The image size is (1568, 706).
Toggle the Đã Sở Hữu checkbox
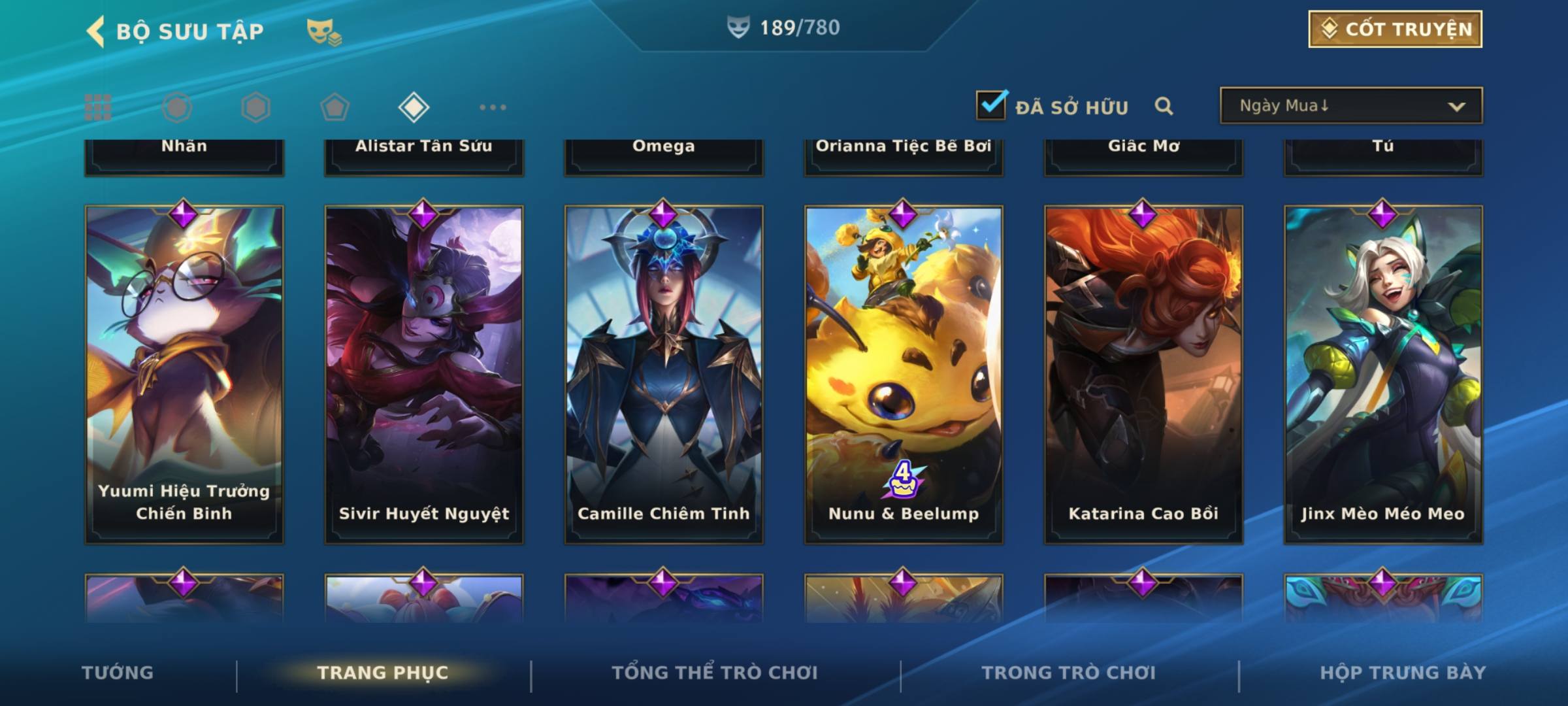(x=991, y=105)
